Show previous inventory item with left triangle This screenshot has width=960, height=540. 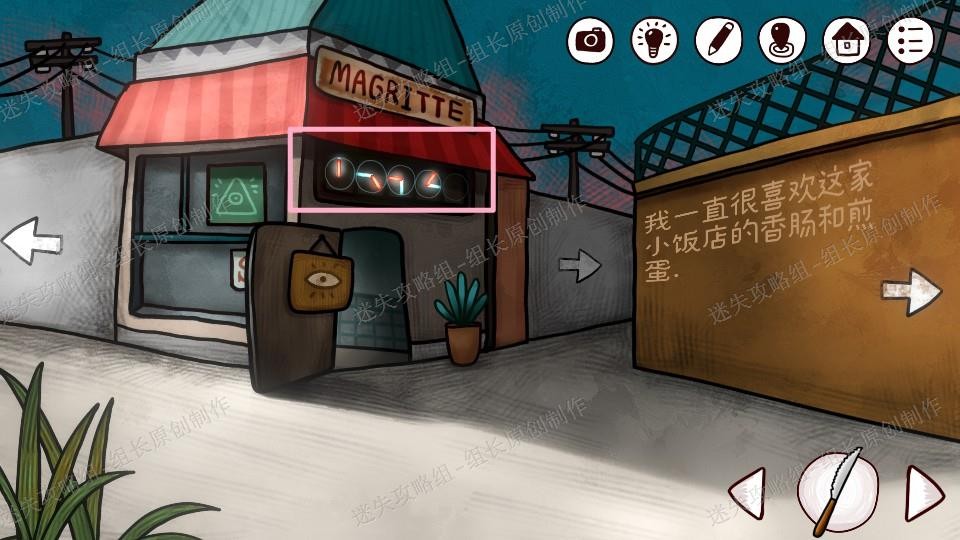[749, 491]
